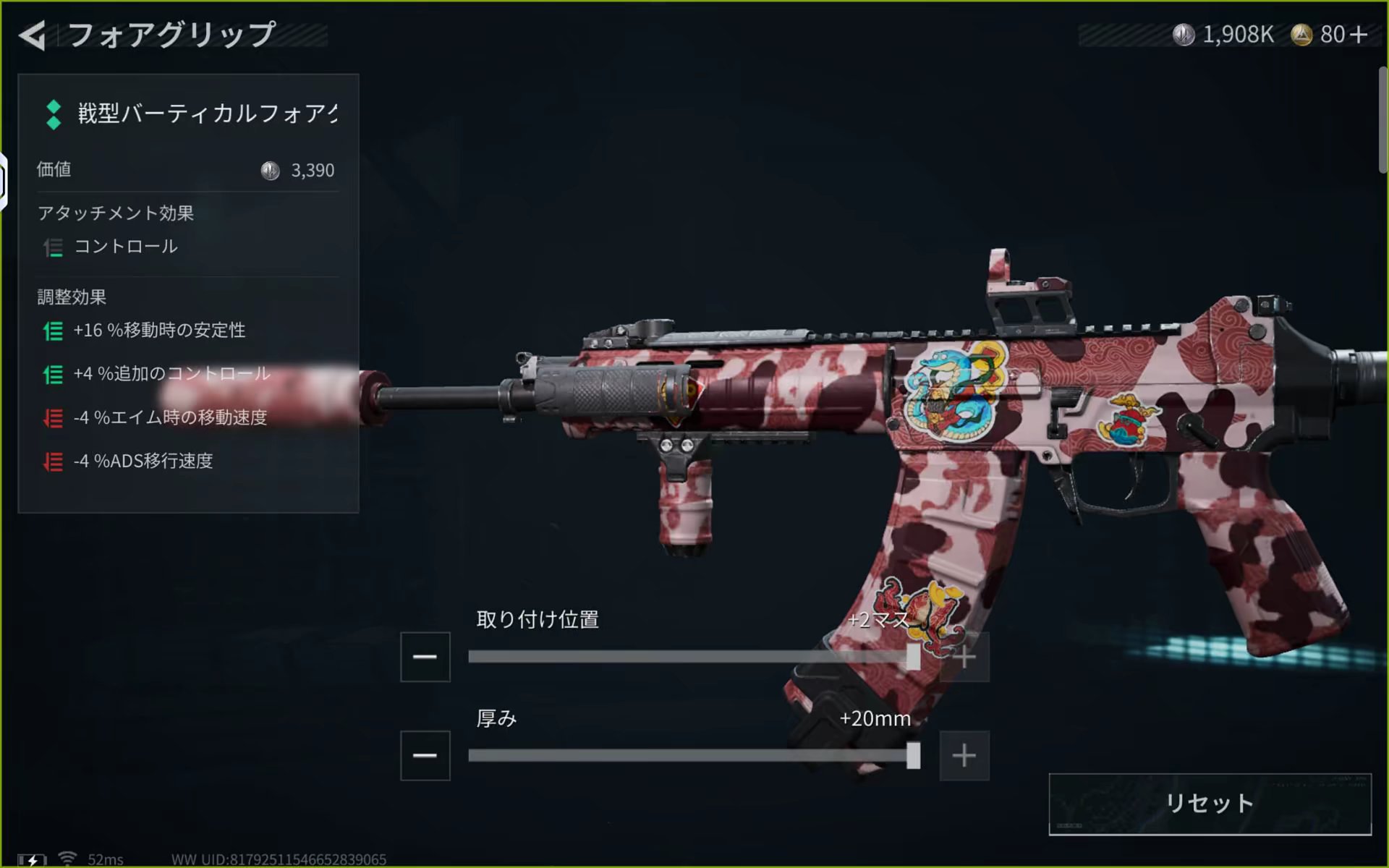The width and height of the screenshot is (1389, 868).
Task: Click the 厚み slider track
Action: (x=687, y=756)
